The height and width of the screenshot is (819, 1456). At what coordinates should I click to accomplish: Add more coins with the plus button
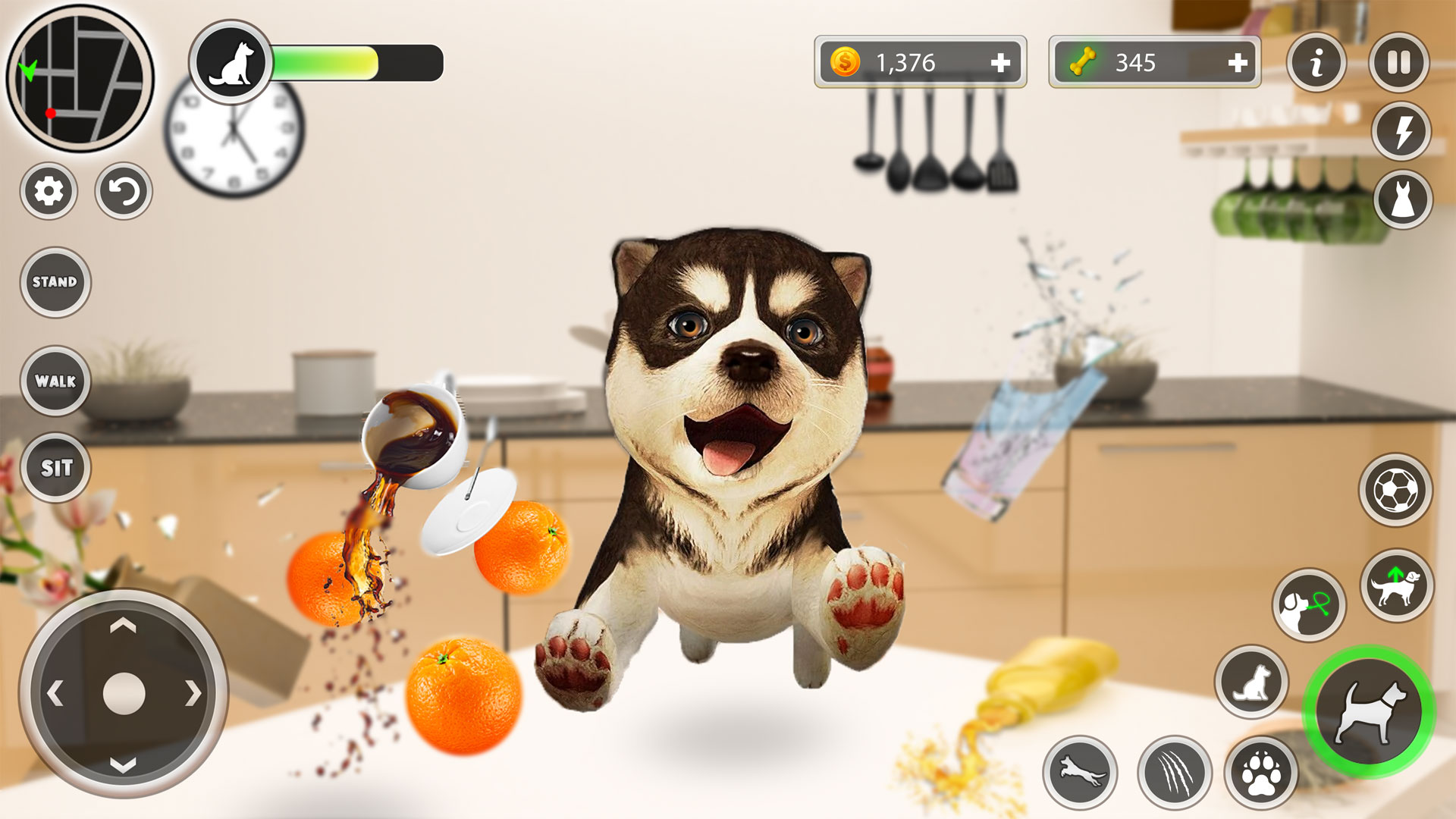1003,63
